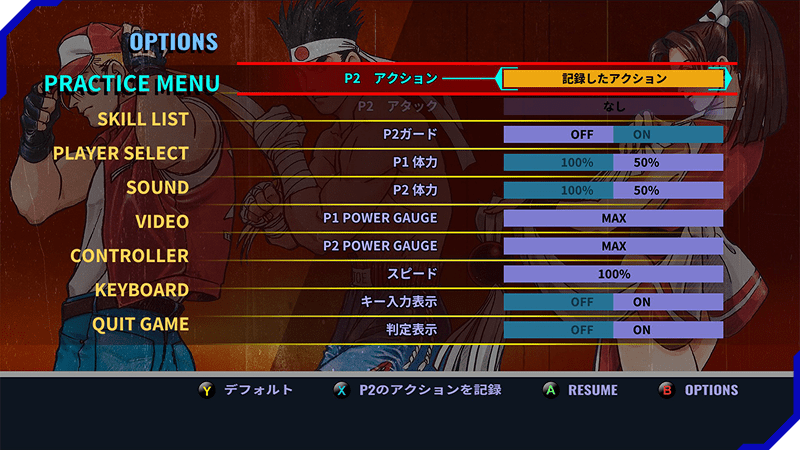This screenshot has width=800, height=450.
Task: Choose Quit Game
Action: 140,325
